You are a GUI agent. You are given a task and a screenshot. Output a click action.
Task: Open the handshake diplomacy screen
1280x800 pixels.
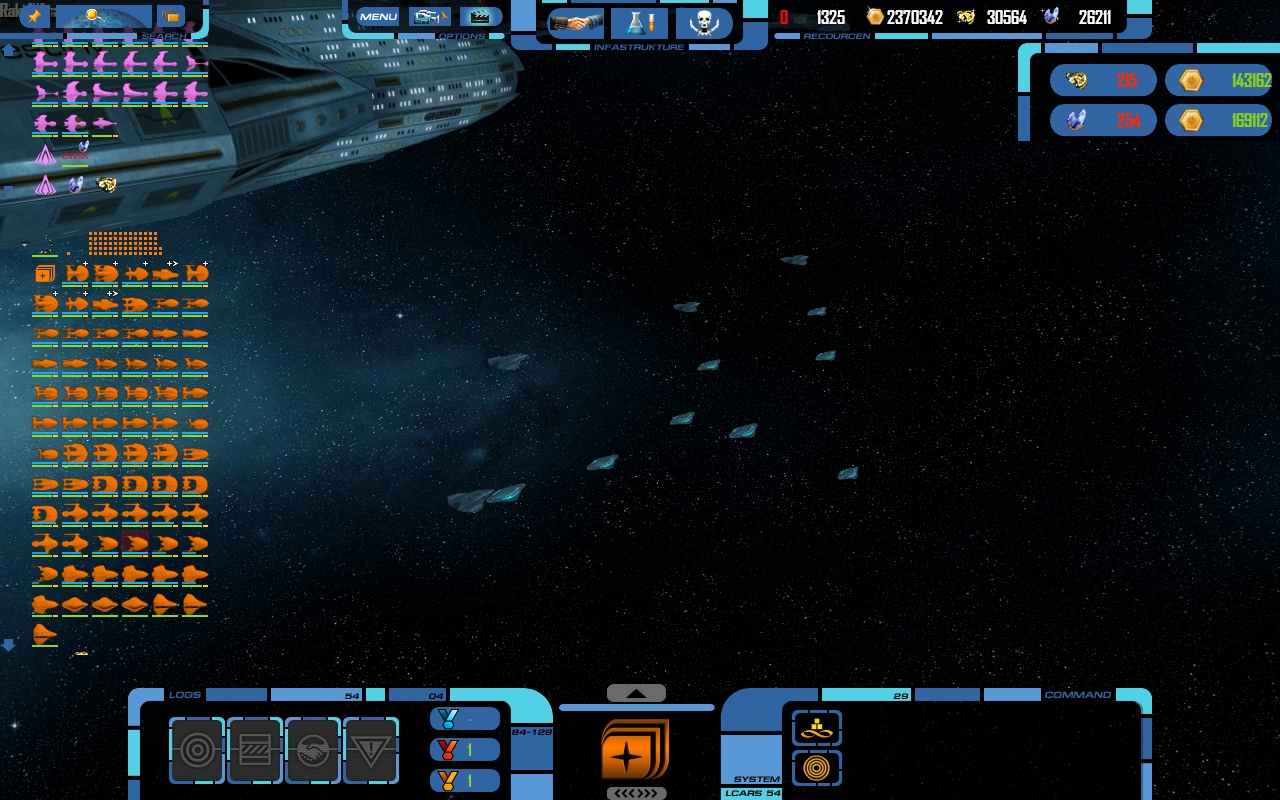coord(576,23)
